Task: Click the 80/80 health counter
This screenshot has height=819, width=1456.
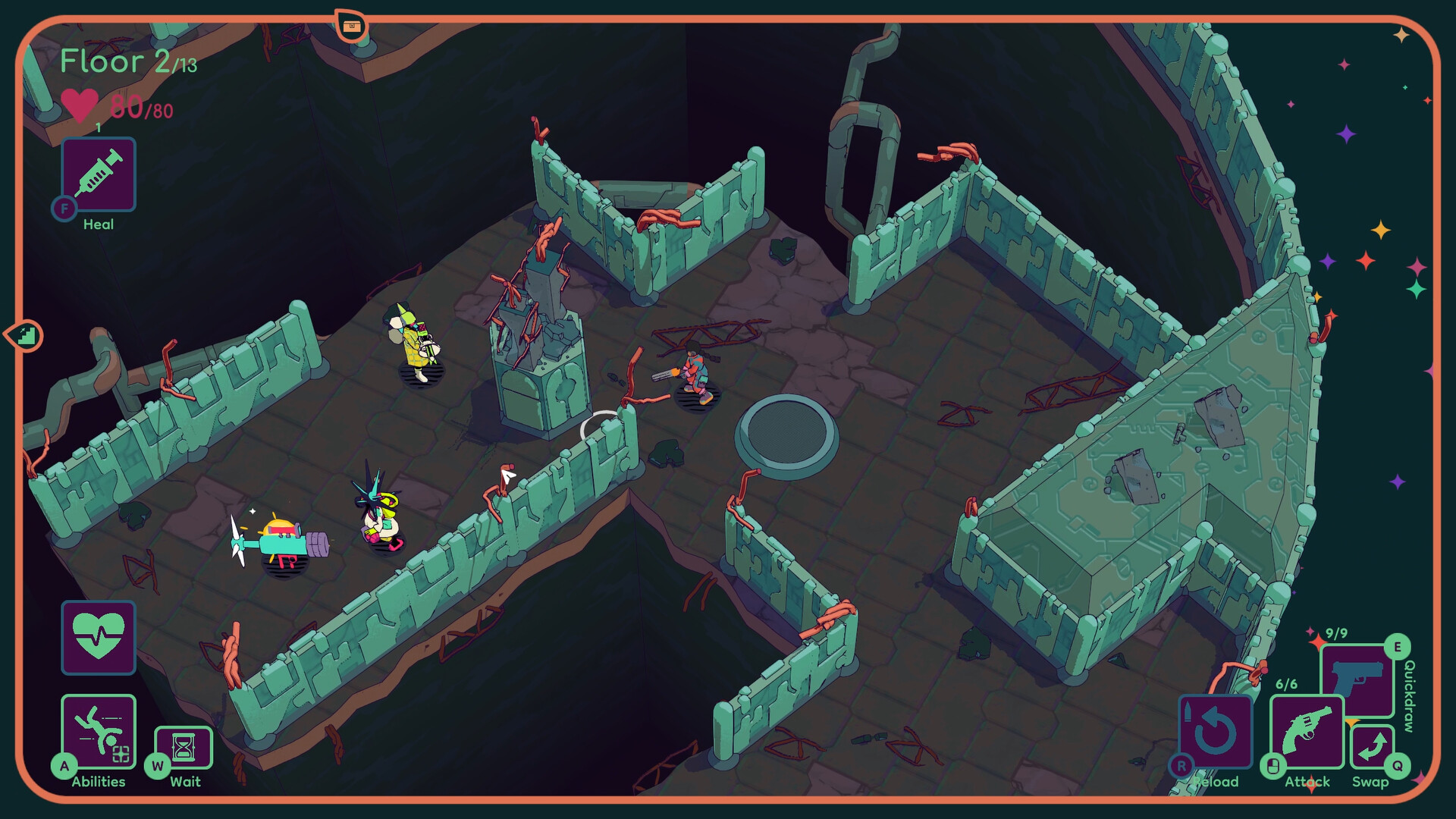Action: click(143, 107)
